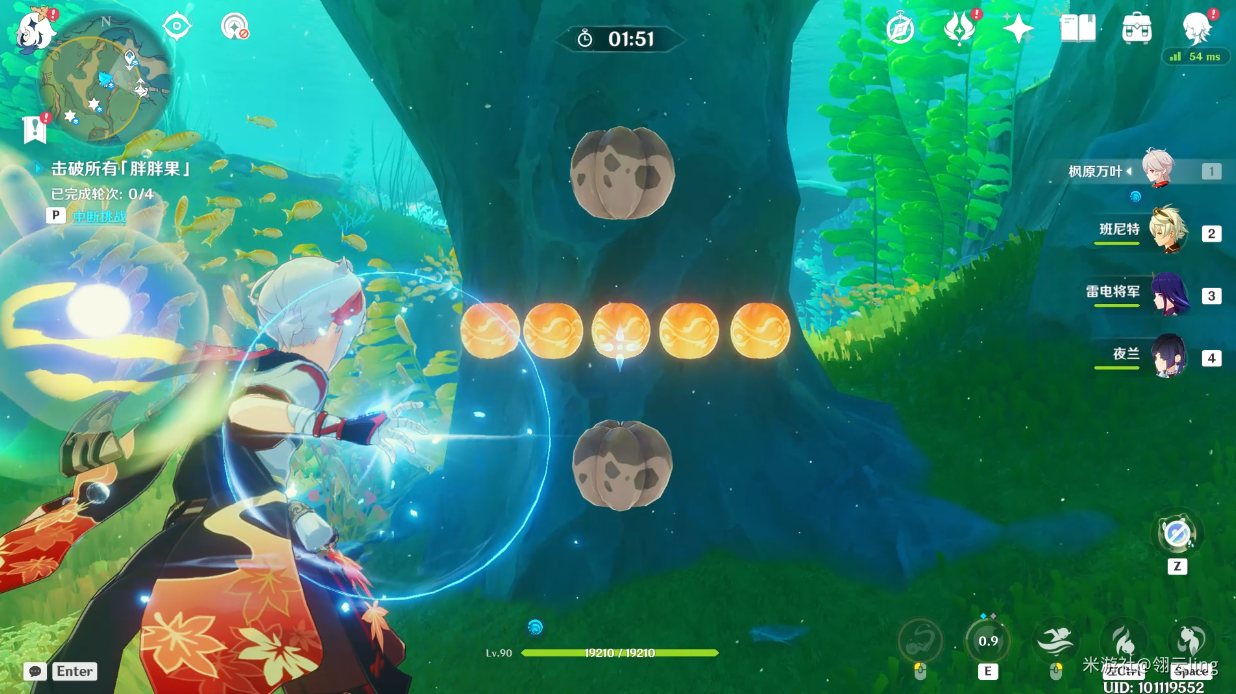Open the events icon with red alert
The height and width of the screenshot is (694, 1236).
[x=960, y=28]
